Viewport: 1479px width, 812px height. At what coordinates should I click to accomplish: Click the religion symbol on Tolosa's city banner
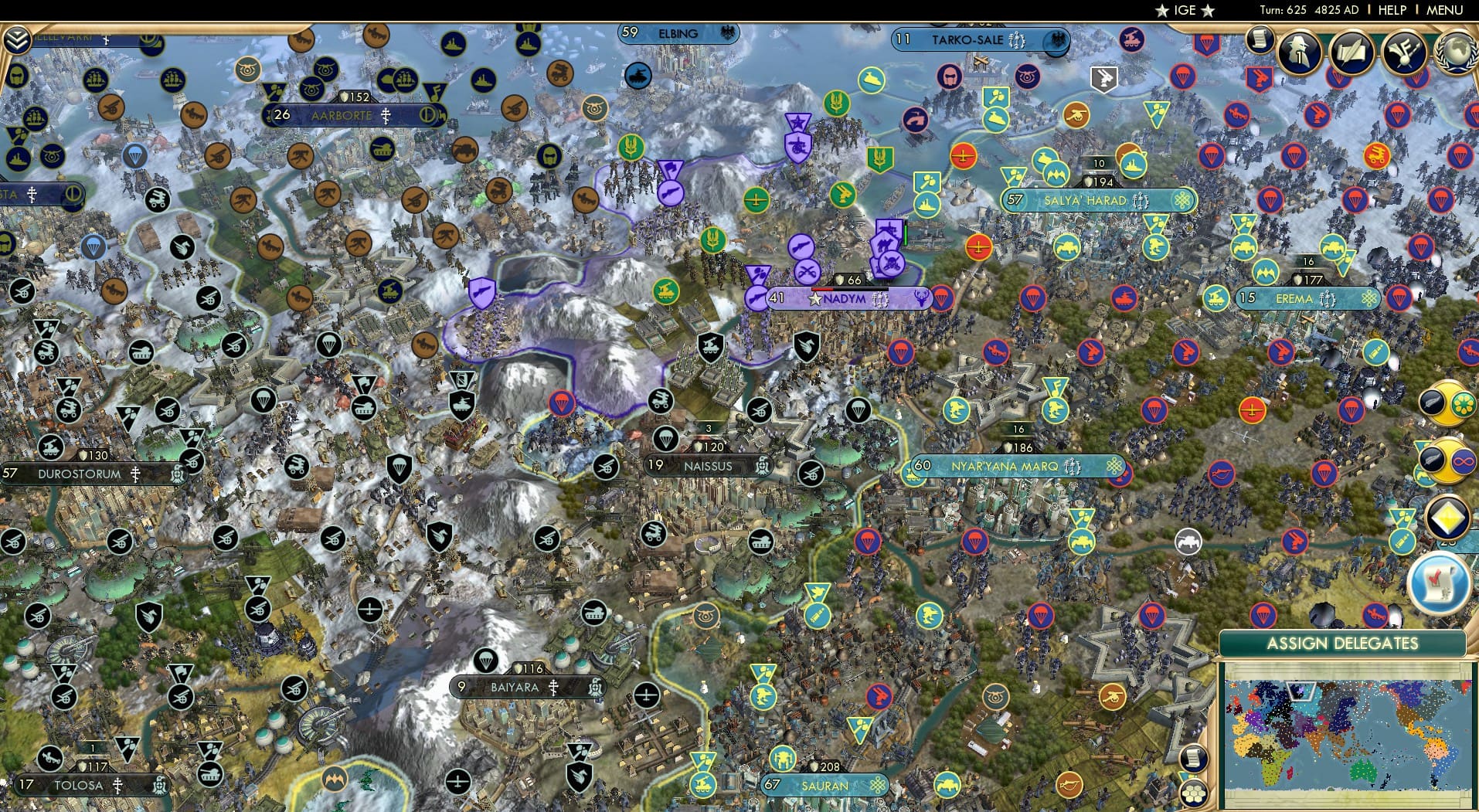point(117,786)
